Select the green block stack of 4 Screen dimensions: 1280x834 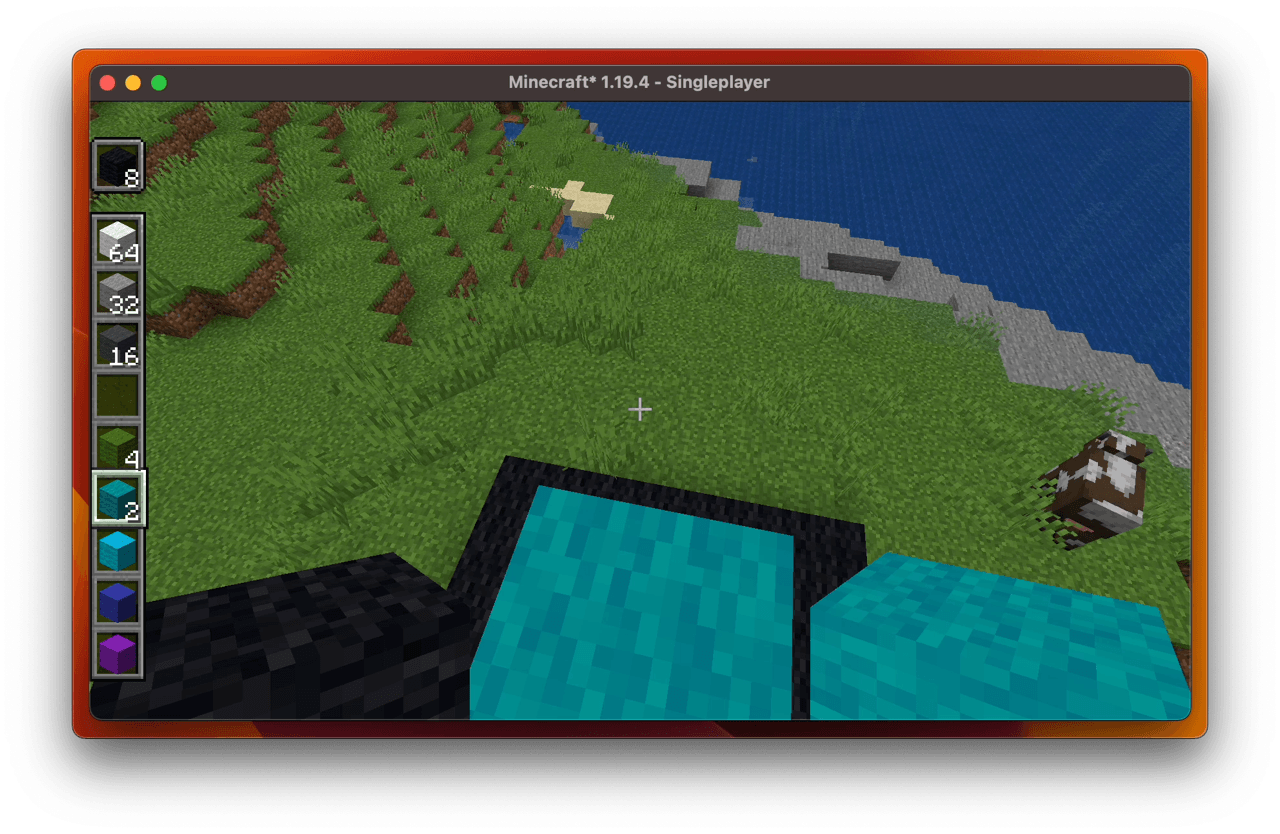118,443
